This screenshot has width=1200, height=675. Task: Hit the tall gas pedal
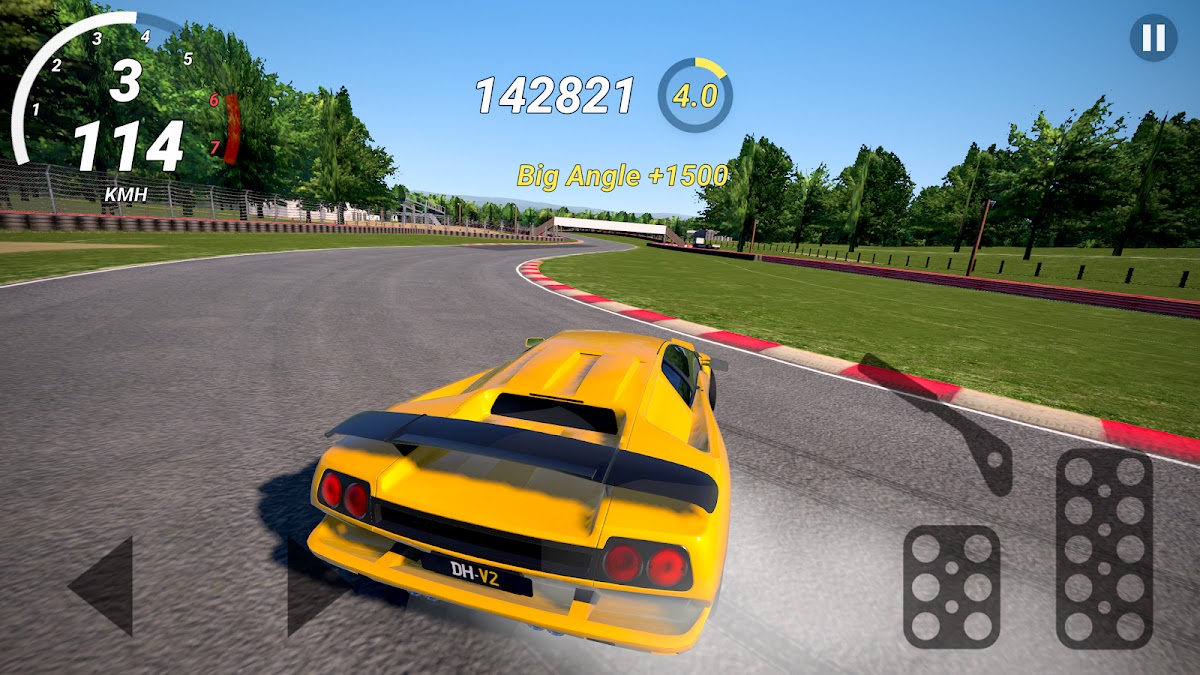pyautogui.click(x=1104, y=548)
